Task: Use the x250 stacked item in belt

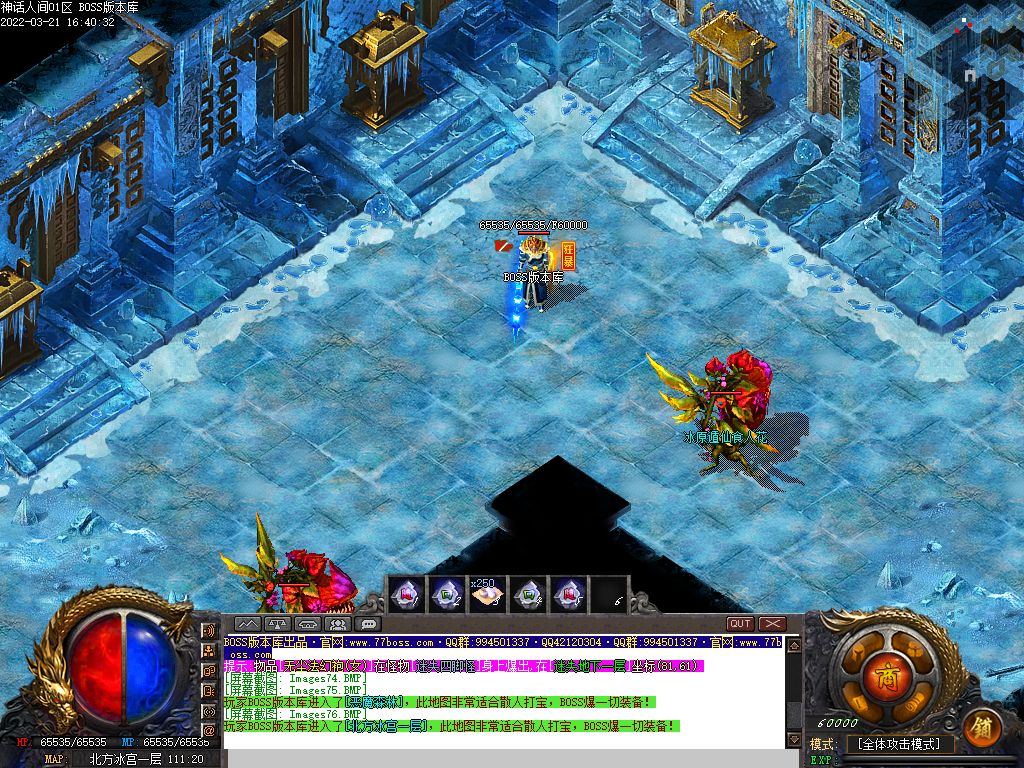Action: coord(487,595)
